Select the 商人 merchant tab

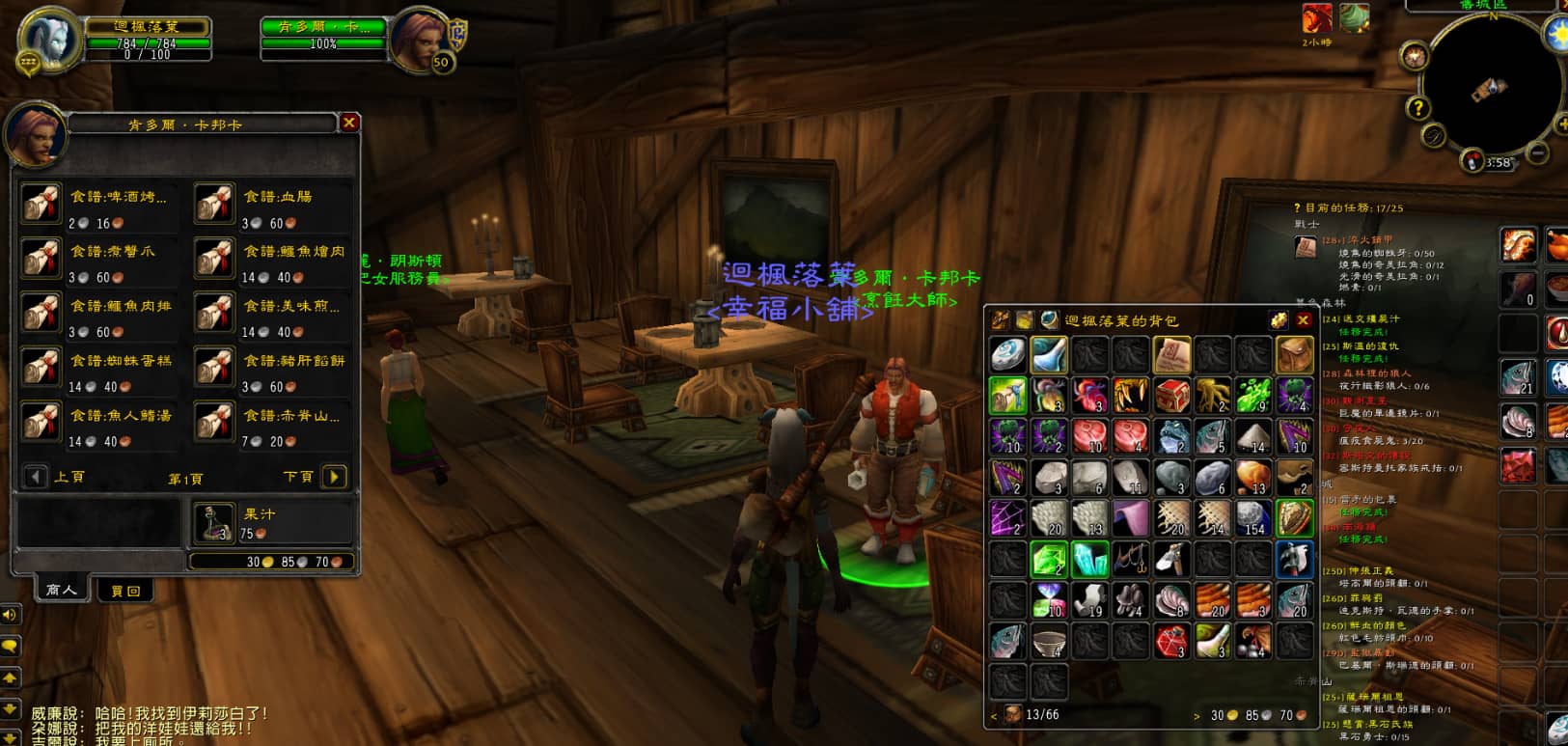tap(60, 590)
